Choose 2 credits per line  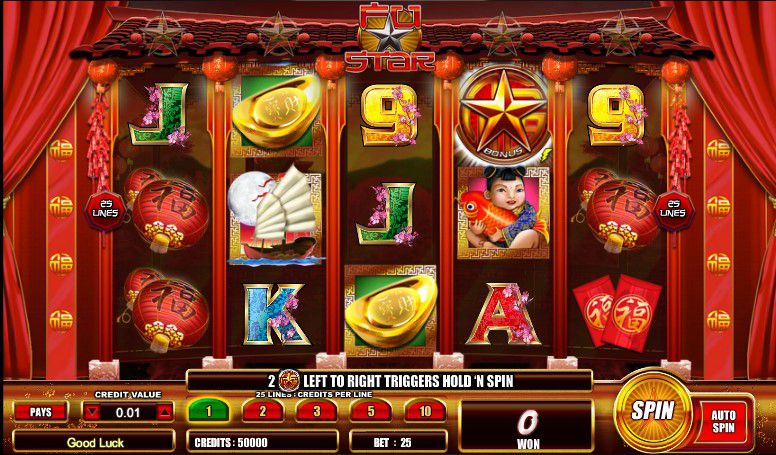click(x=261, y=410)
